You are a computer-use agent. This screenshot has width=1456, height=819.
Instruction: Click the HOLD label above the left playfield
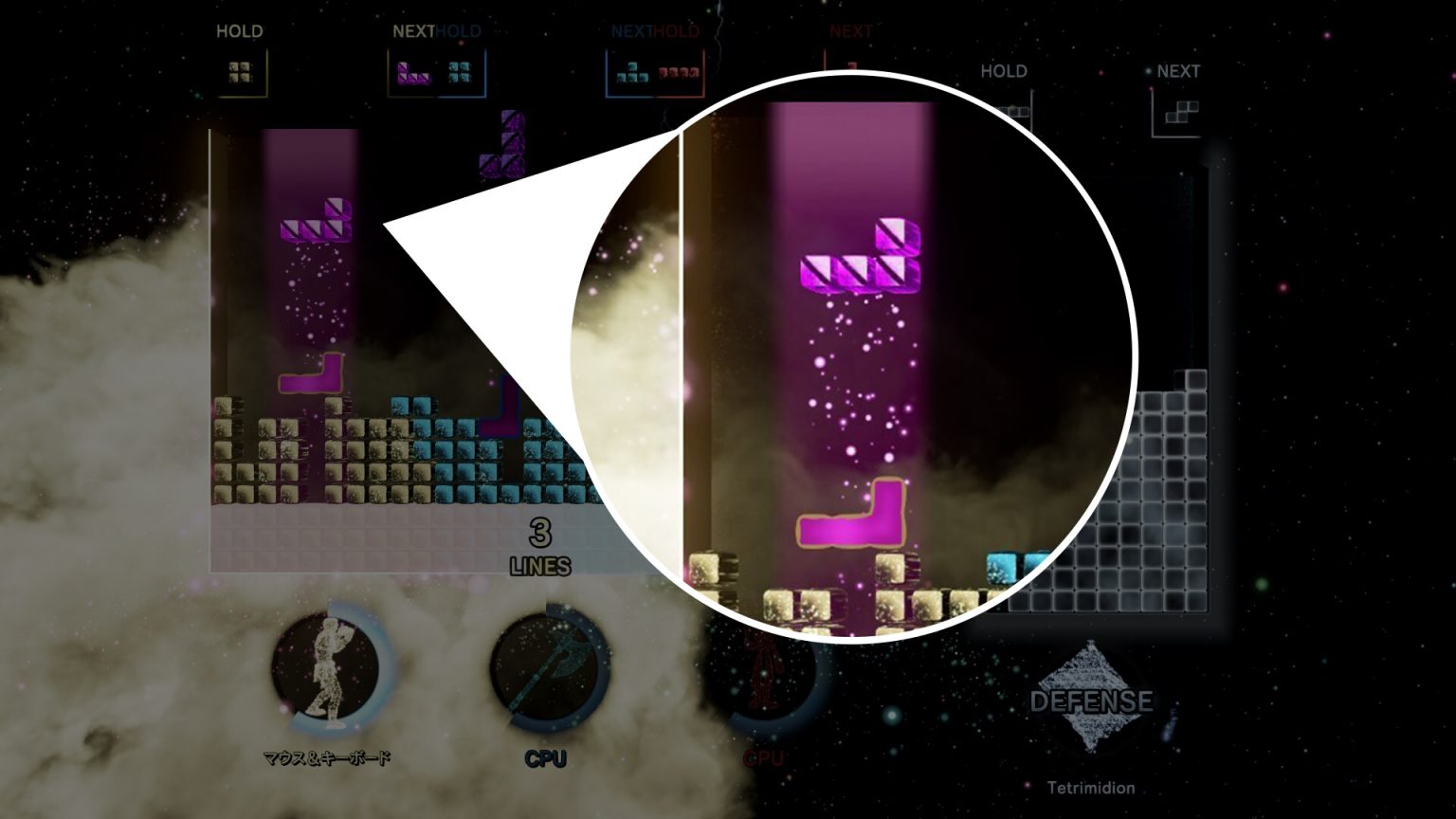tap(241, 30)
